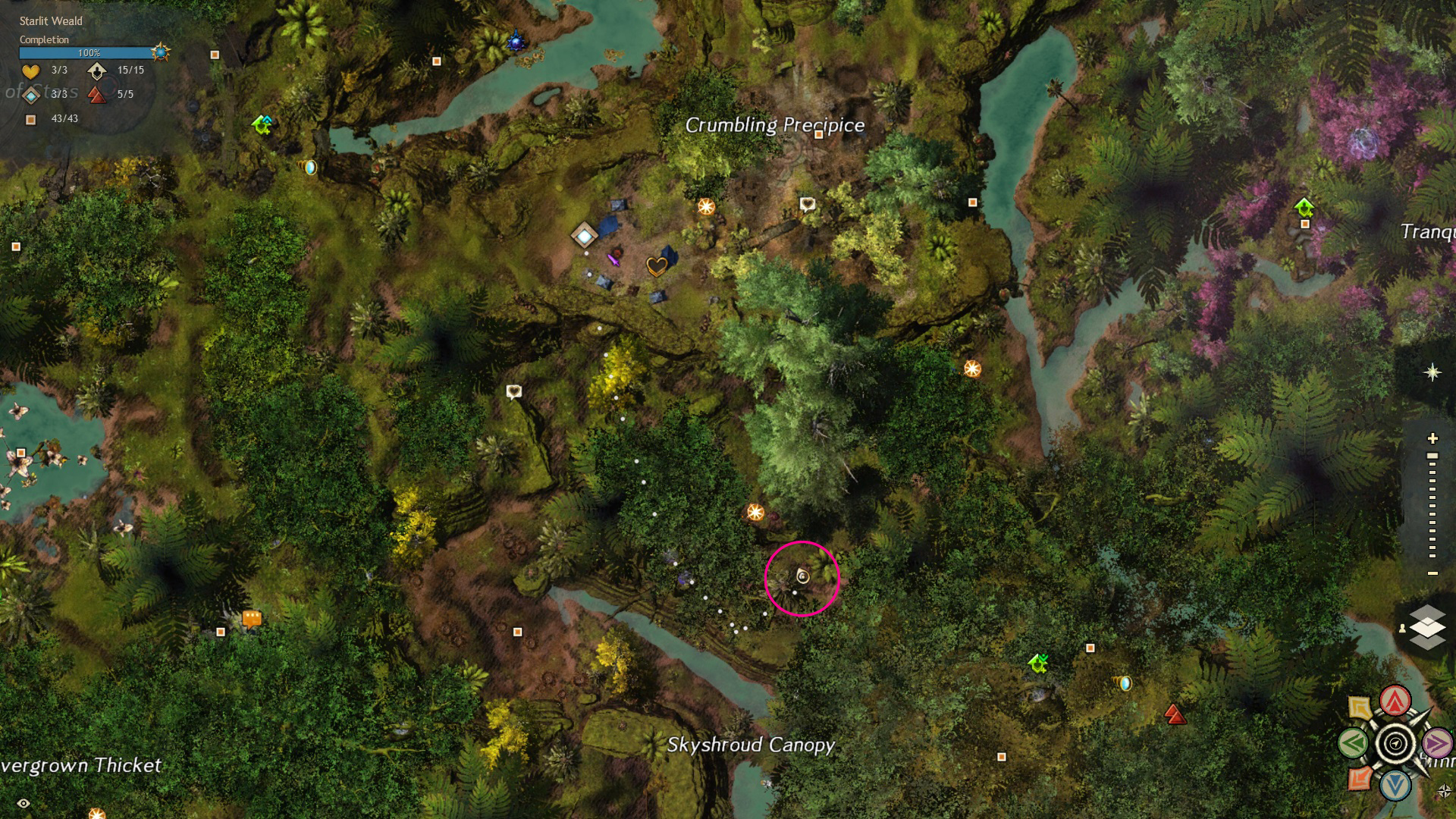This screenshot has height=819, width=1456.
Task: Click the yellow diagonal compass button
Action: tap(1360, 708)
